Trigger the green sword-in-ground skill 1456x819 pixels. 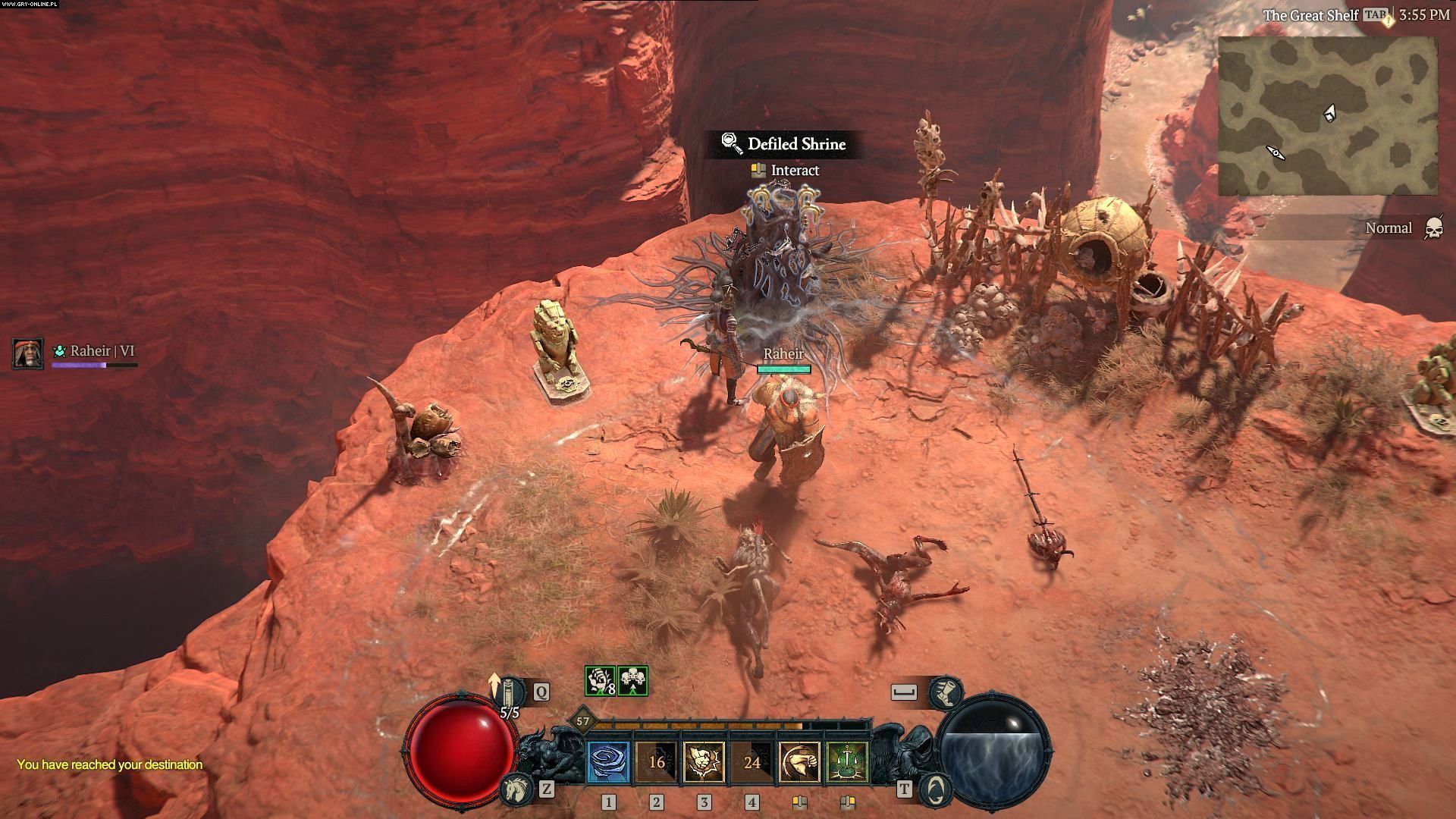[x=847, y=761]
